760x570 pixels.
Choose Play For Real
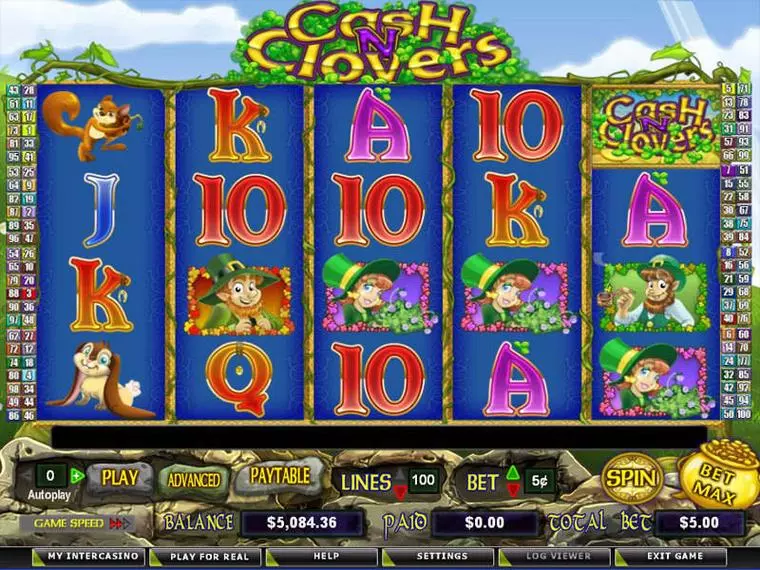click(x=208, y=556)
